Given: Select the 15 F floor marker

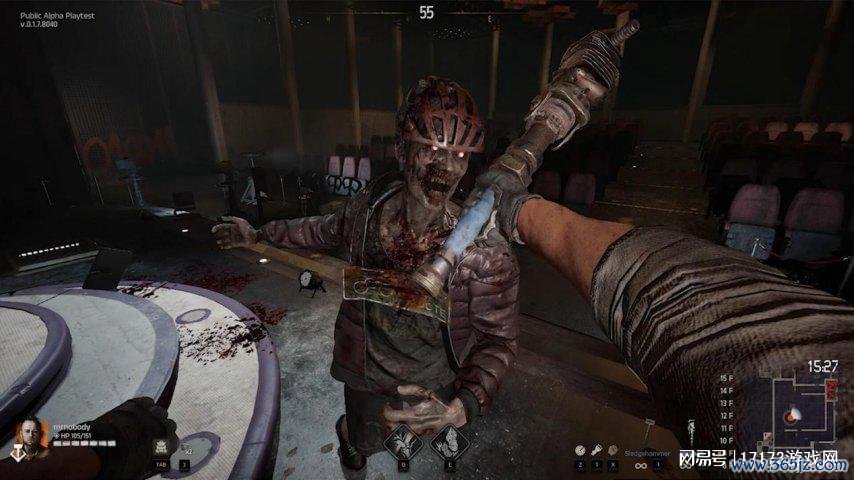Looking at the screenshot, I should [727, 378].
